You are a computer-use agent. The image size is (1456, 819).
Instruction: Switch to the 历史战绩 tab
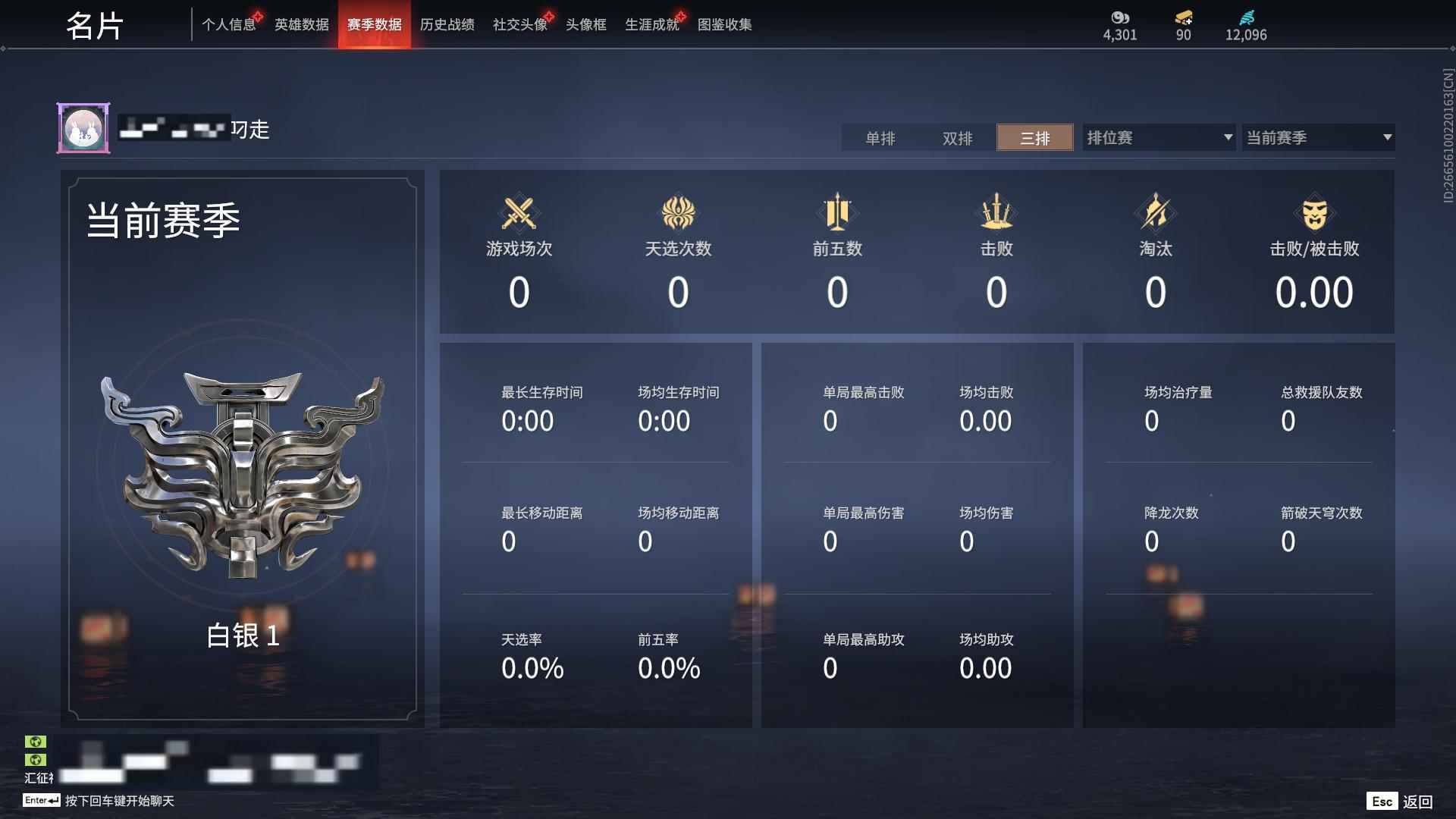pyautogui.click(x=447, y=24)
